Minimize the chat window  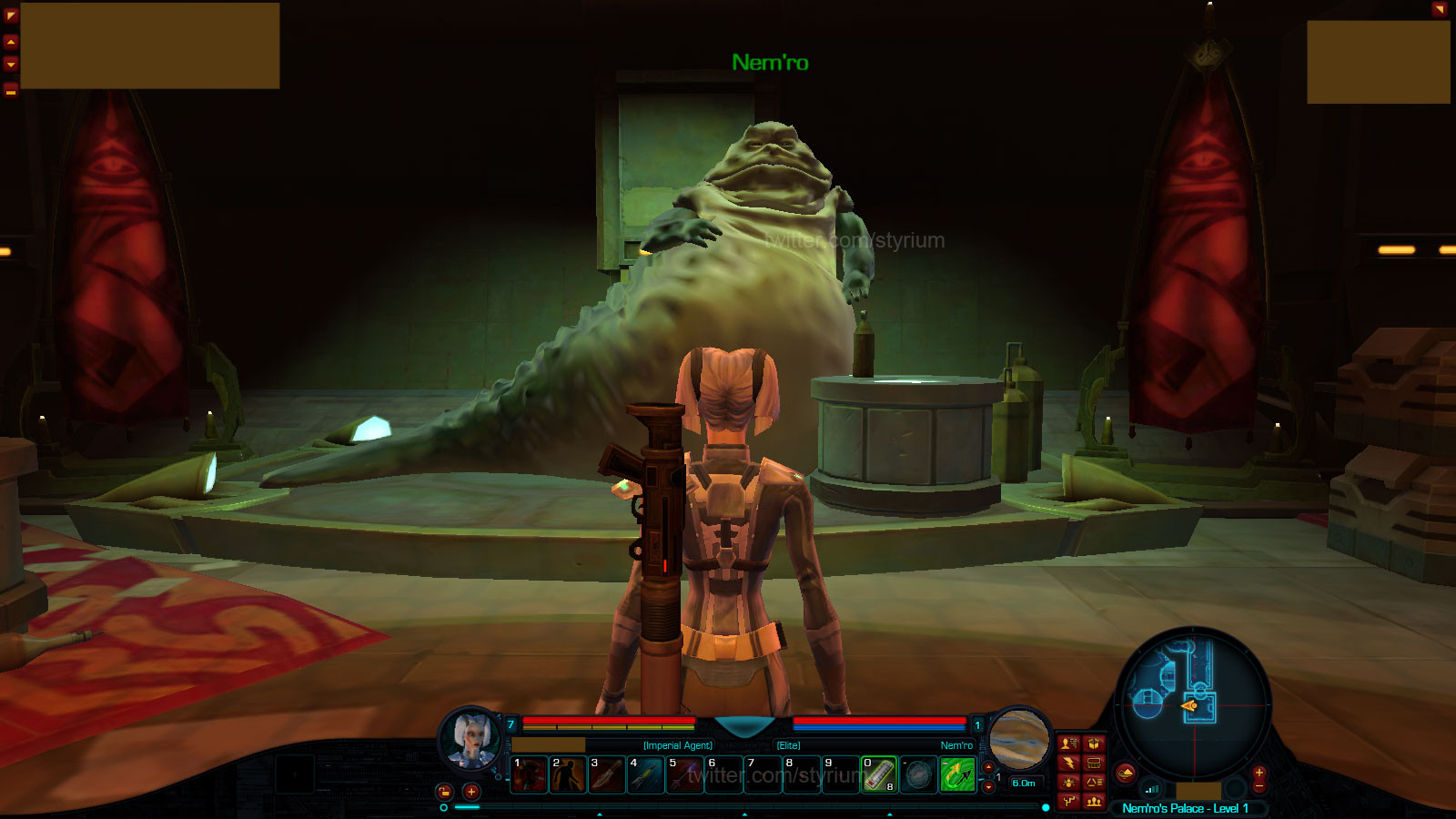point(11,90)
